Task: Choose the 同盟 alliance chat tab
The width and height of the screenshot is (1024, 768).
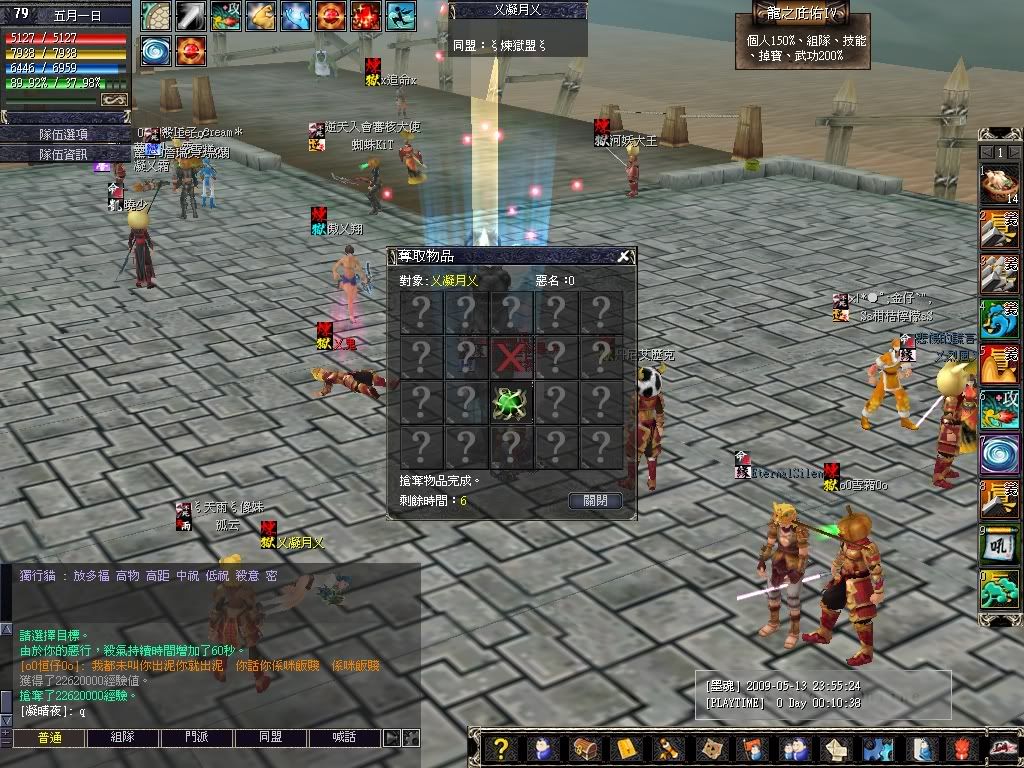Action: pyautogui.click(x=271, y=738)
